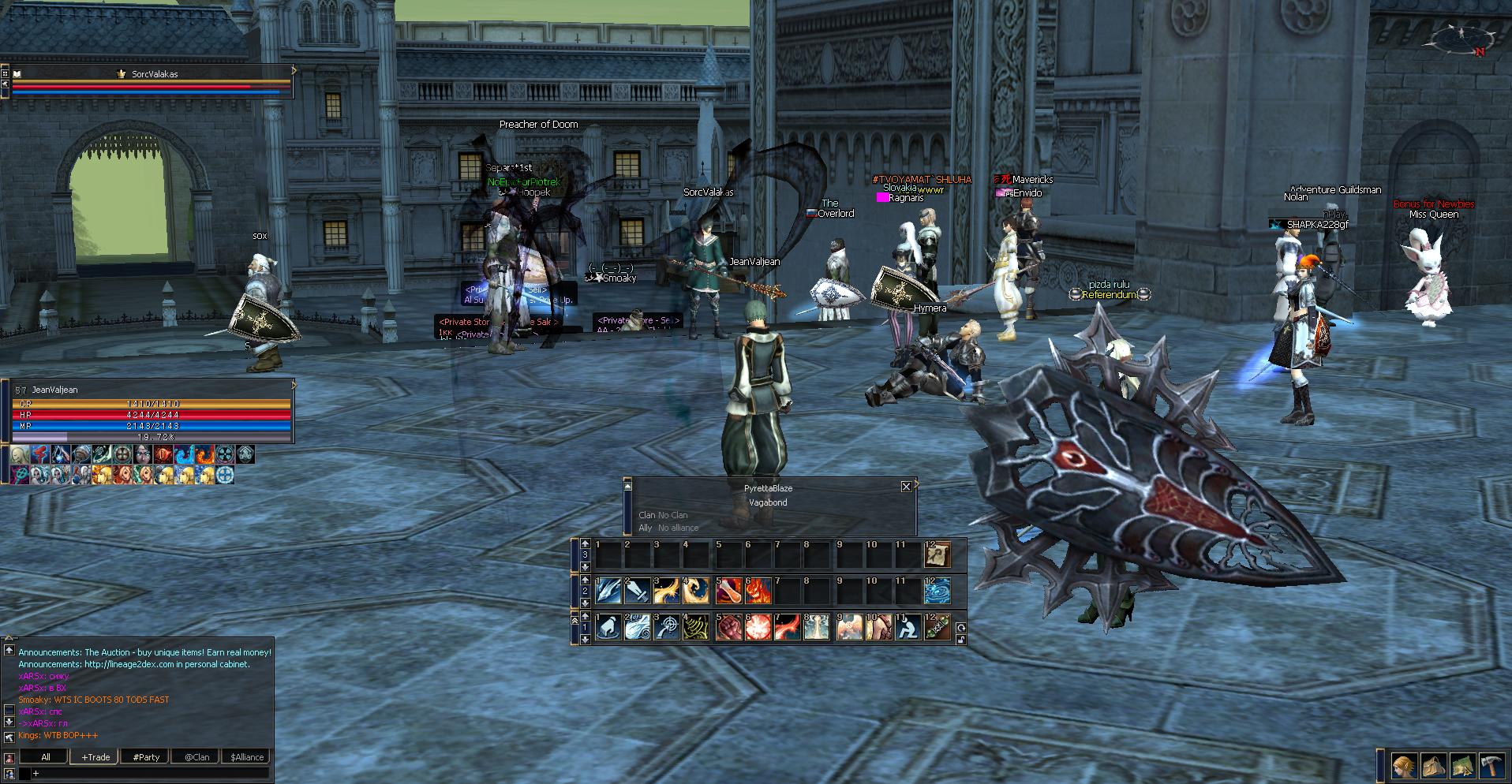Close the PyrettaBlaze info window
Image resolution: width=1512 pixels, height=784 pixels.
tap(906, 487)
